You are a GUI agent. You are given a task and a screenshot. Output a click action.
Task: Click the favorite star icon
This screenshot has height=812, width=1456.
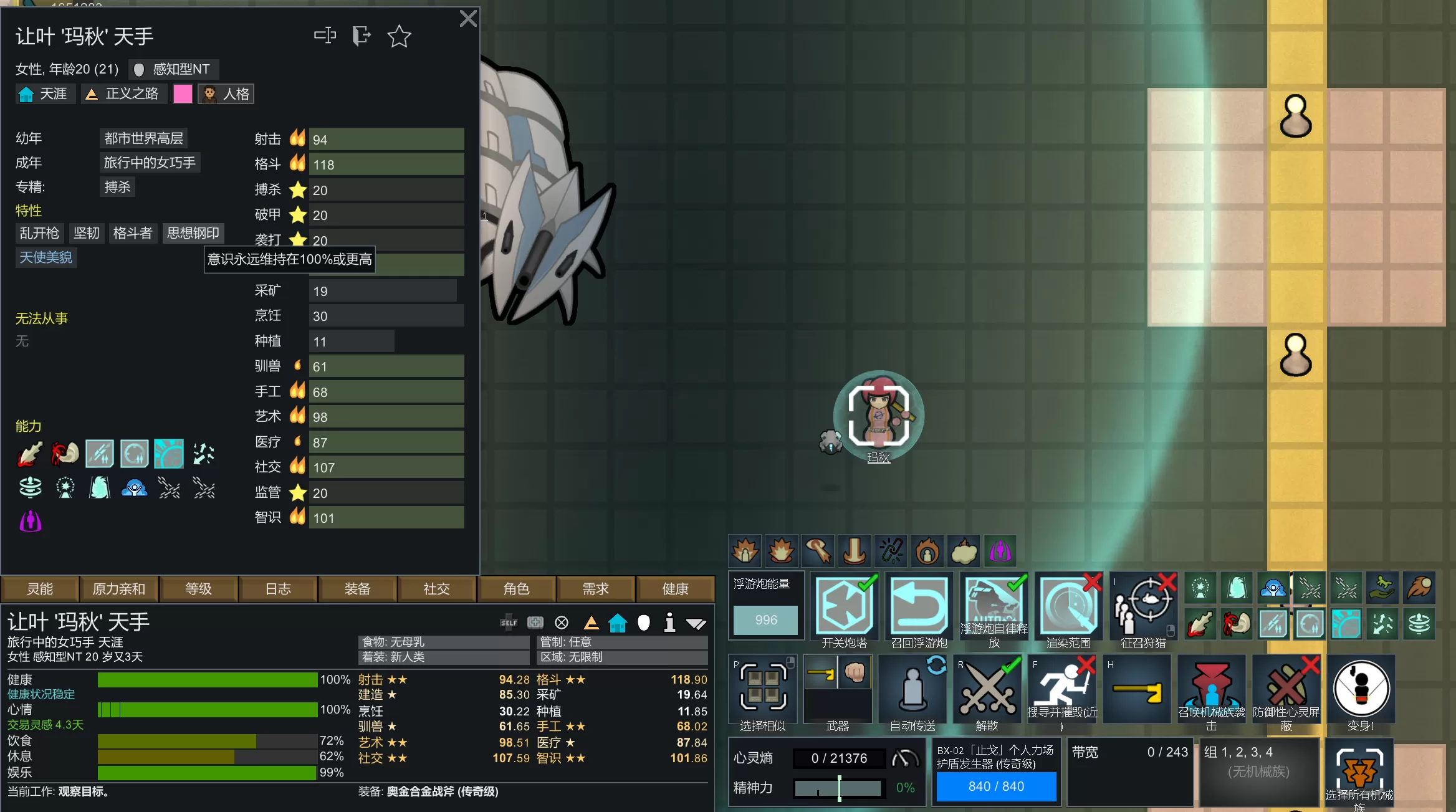point(399,36)
